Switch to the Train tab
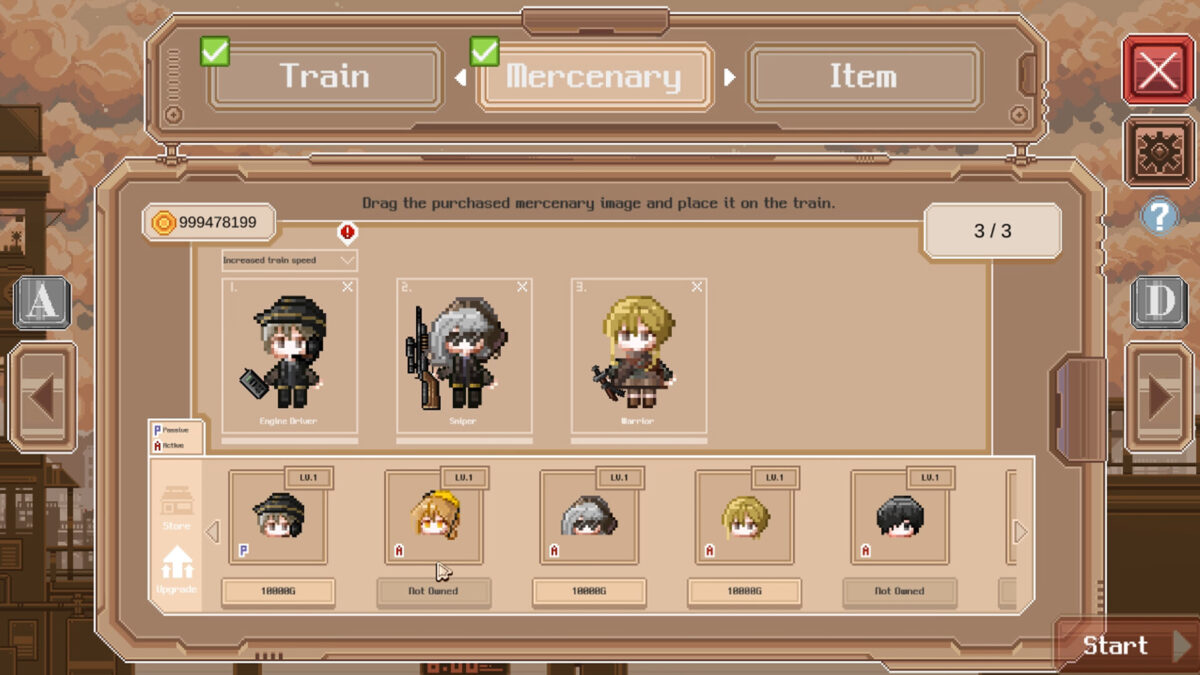The height and width of the screenshot is (675, 1200). (324, 76)
